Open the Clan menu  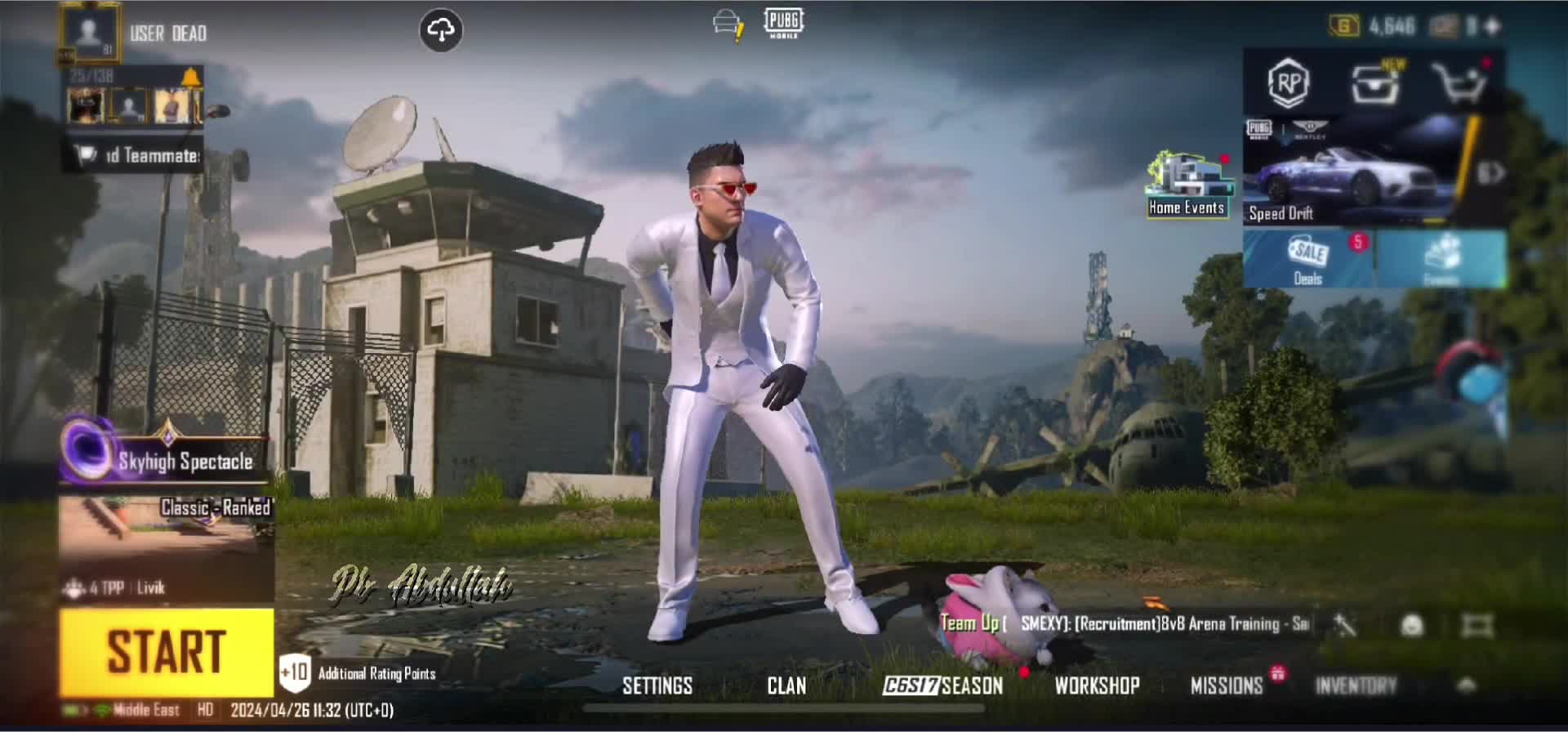point(786,685)
